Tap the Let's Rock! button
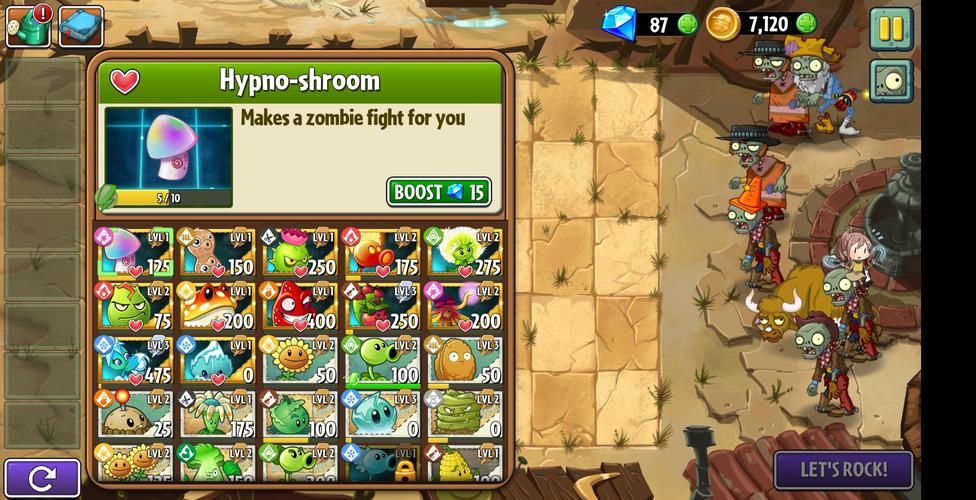This screenshot has width=976, height=500. tap(843, 470)
